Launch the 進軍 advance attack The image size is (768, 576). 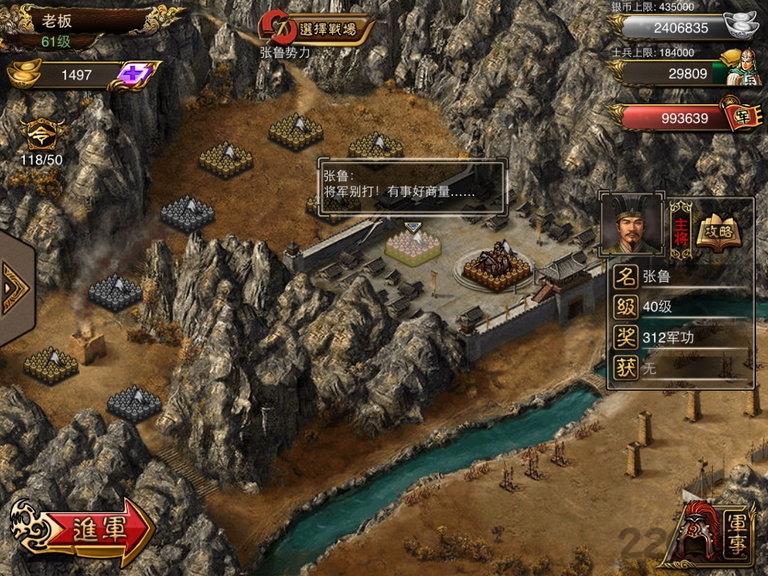(83, 527)
